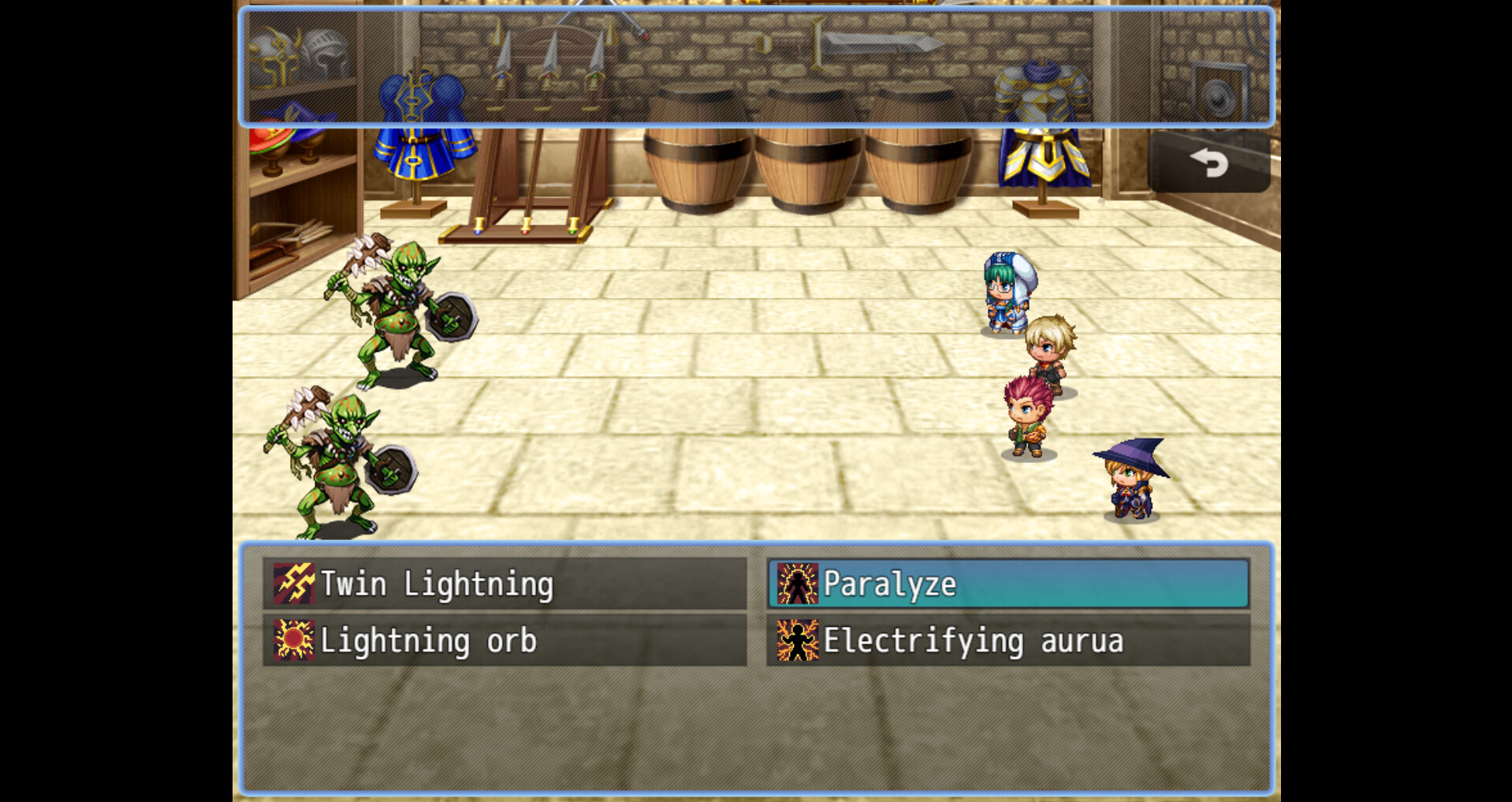Click the Electrifying aurua skill text
Image resolution: width=1512 pixels, height=802 pixels.
tap(974, 640)
